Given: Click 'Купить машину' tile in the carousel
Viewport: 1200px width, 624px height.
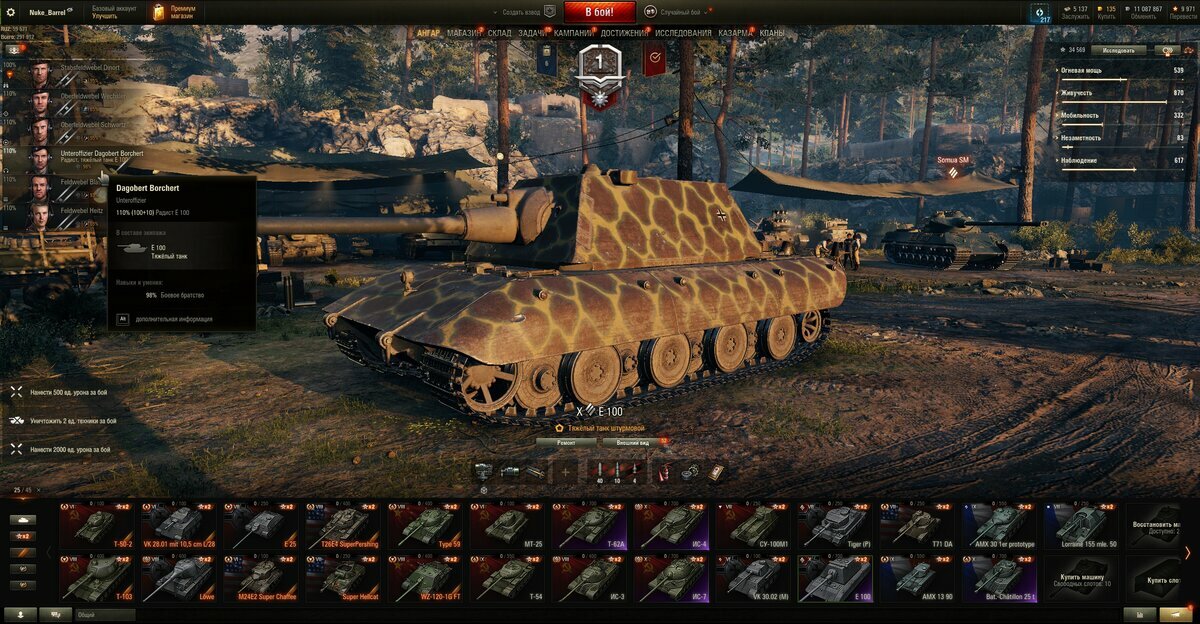Looking at the screenshot, I should tap(1084, 579).
